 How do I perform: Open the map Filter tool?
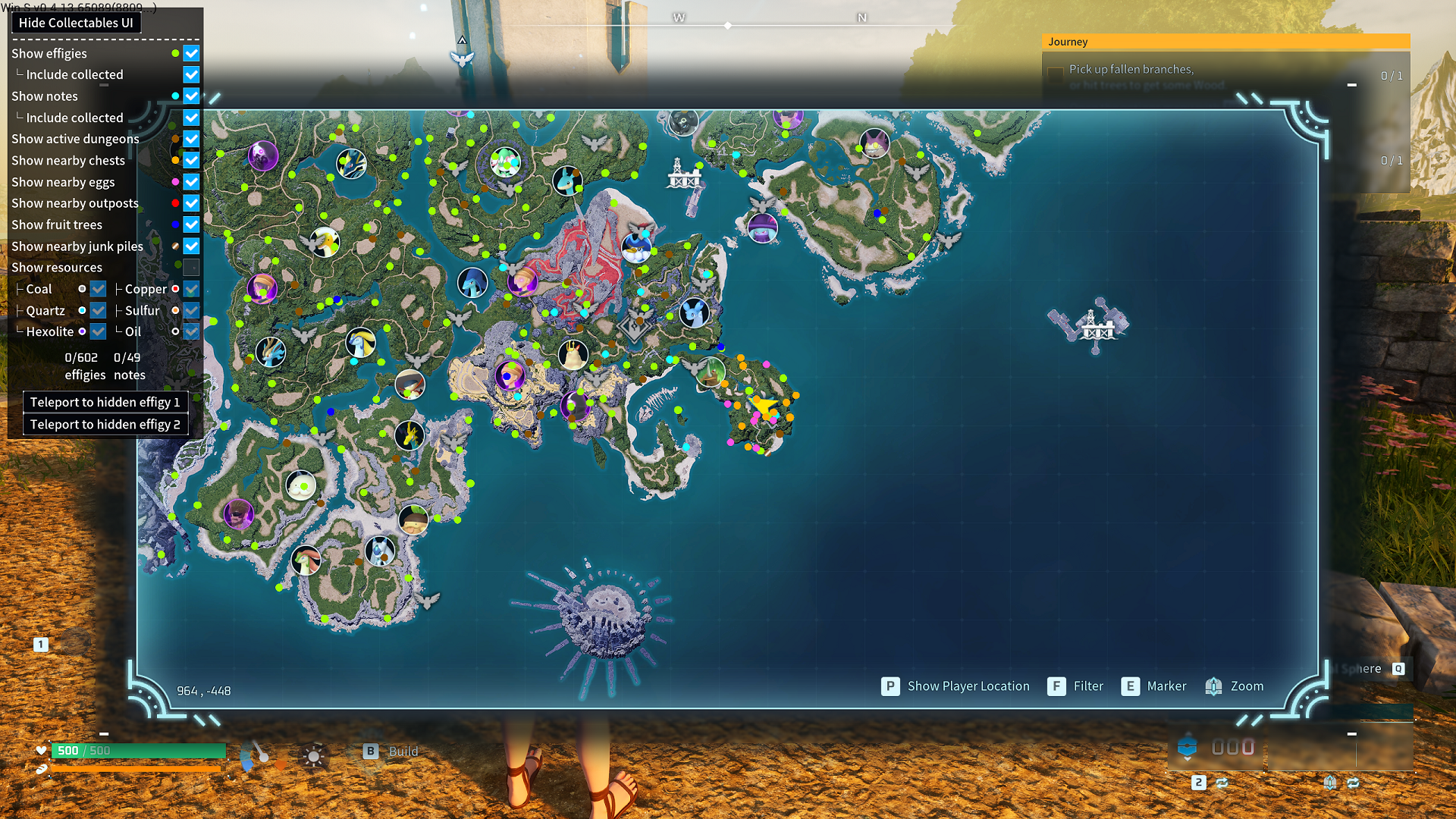click(1057, 686)
